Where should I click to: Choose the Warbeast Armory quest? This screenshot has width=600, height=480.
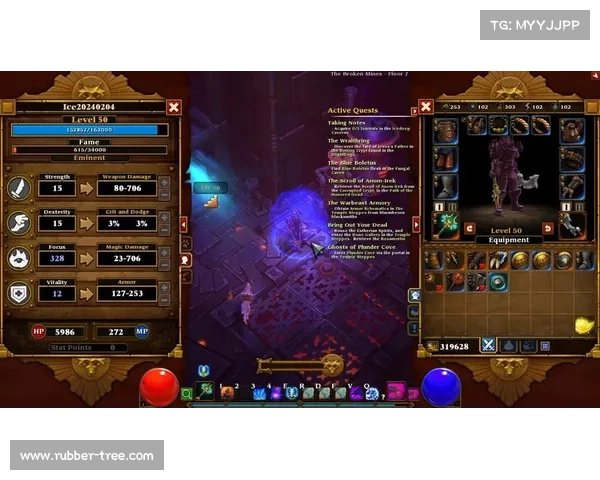coord(359,203)
